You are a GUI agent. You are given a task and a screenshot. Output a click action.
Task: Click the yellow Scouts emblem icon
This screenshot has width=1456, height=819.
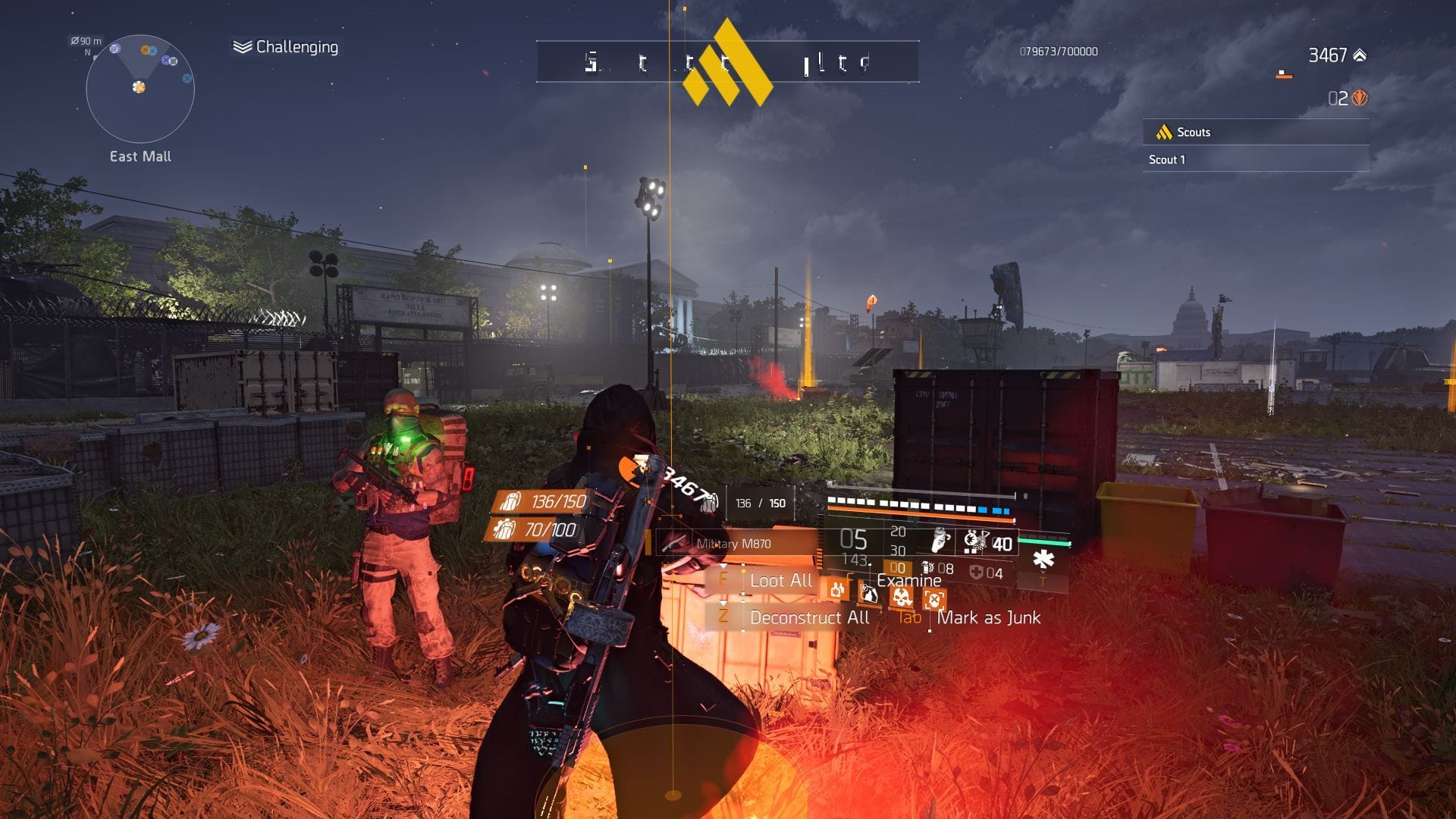pyautogui.click(x=1163, y=133)
